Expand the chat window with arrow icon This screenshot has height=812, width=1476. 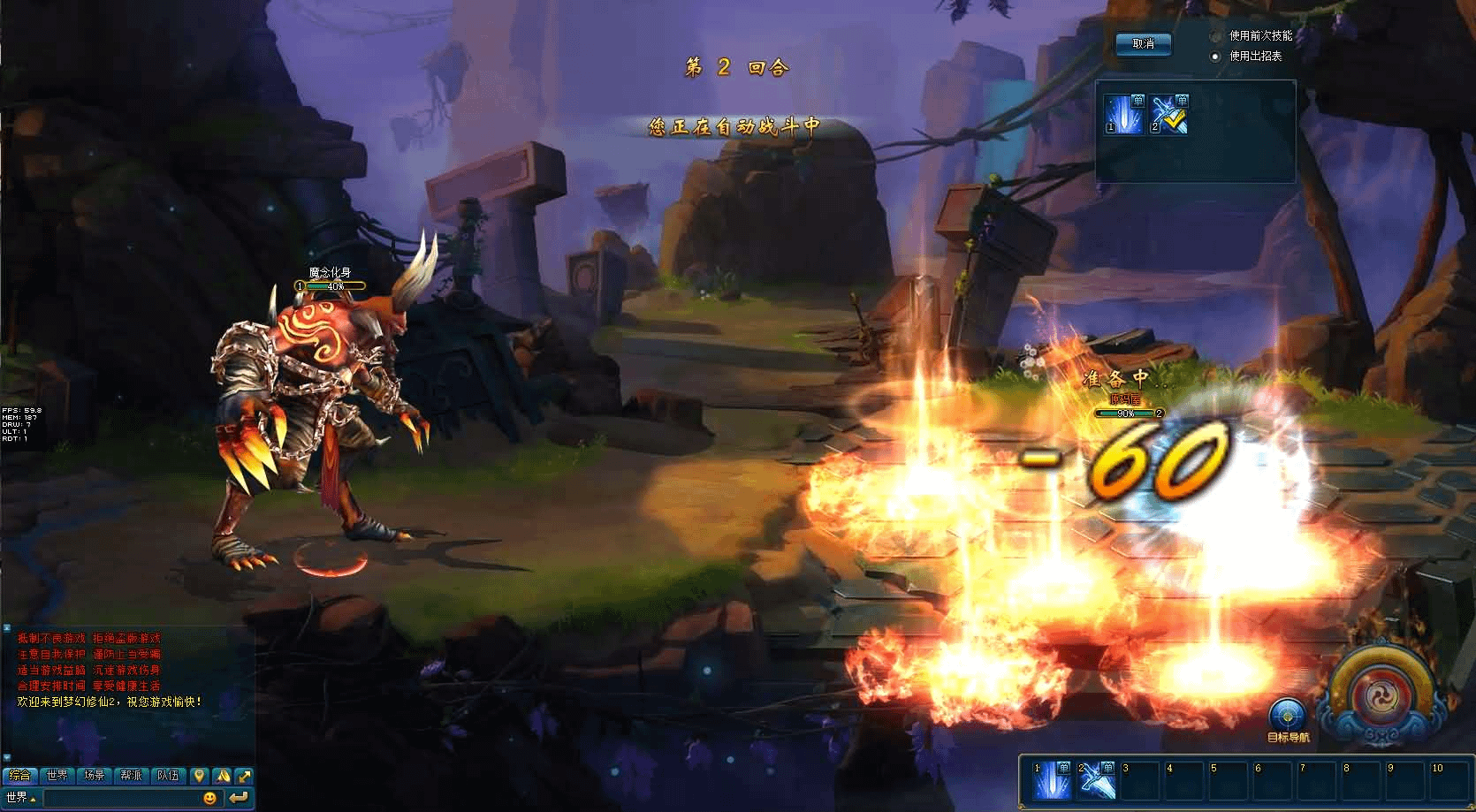pyautogui.click(x=244, y=776)
